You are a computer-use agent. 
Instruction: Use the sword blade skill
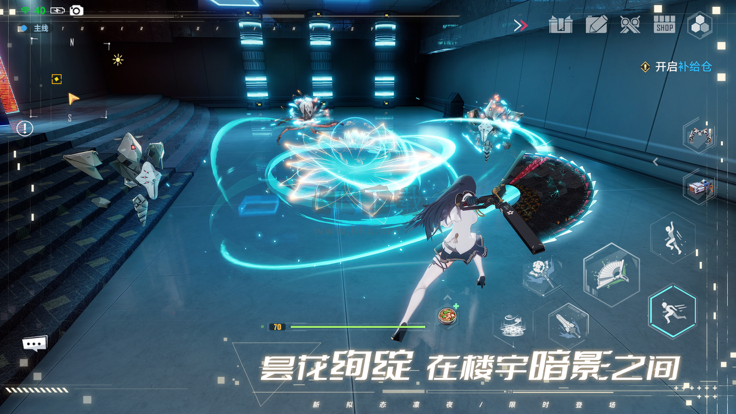click(567, 324)
